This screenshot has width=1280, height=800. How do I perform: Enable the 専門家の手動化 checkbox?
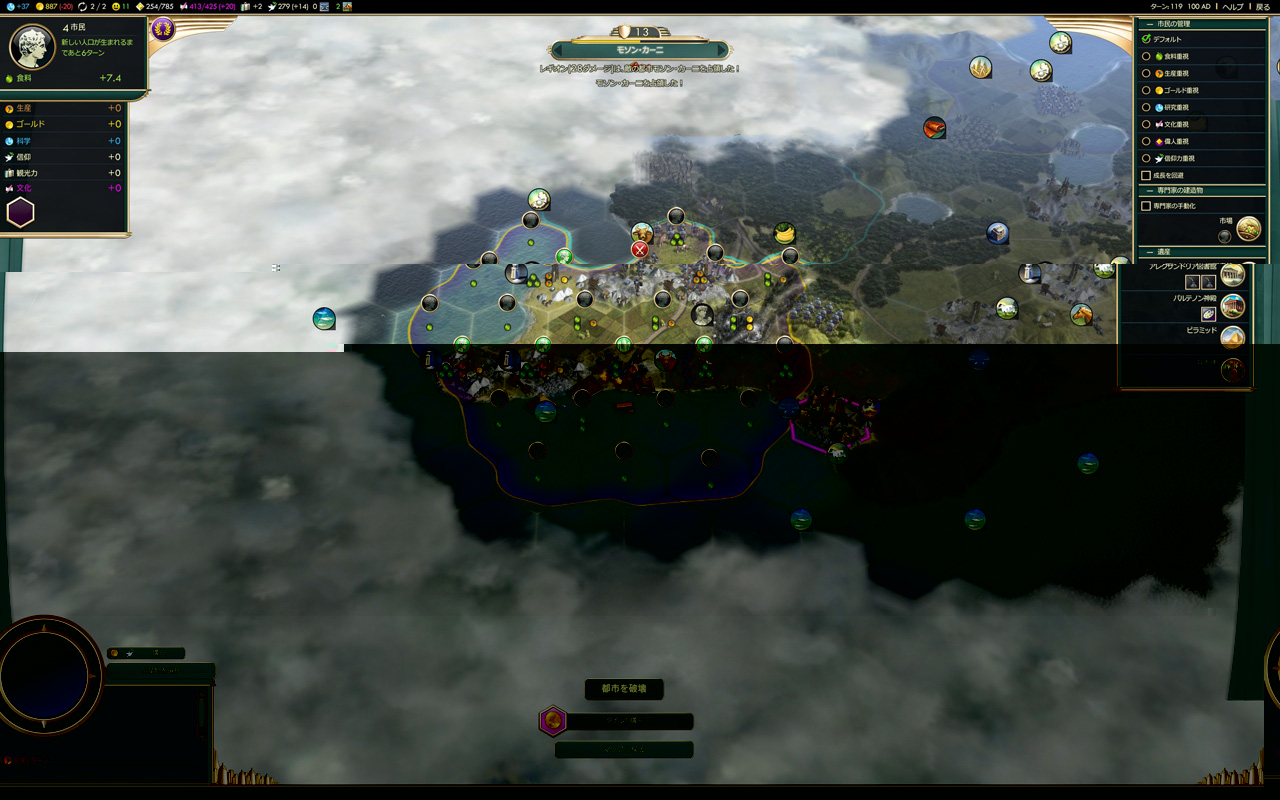tap(1147, 206)
